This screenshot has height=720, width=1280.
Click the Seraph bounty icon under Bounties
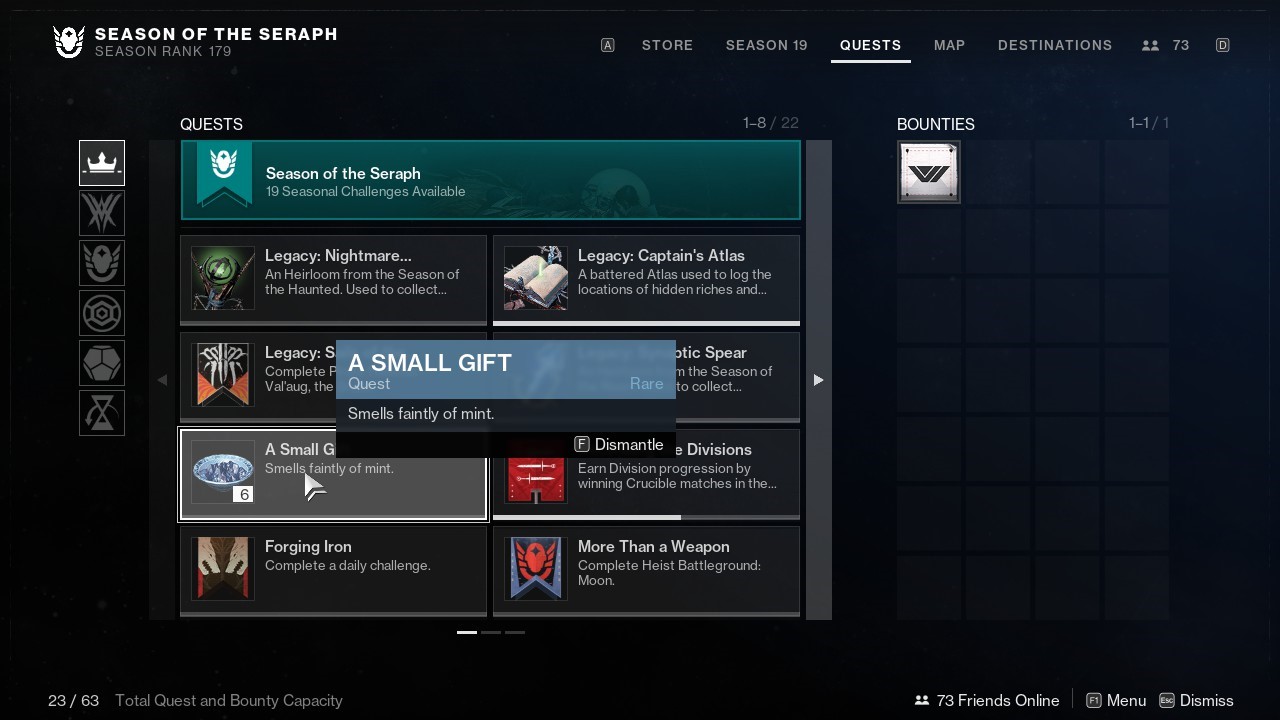928,171
